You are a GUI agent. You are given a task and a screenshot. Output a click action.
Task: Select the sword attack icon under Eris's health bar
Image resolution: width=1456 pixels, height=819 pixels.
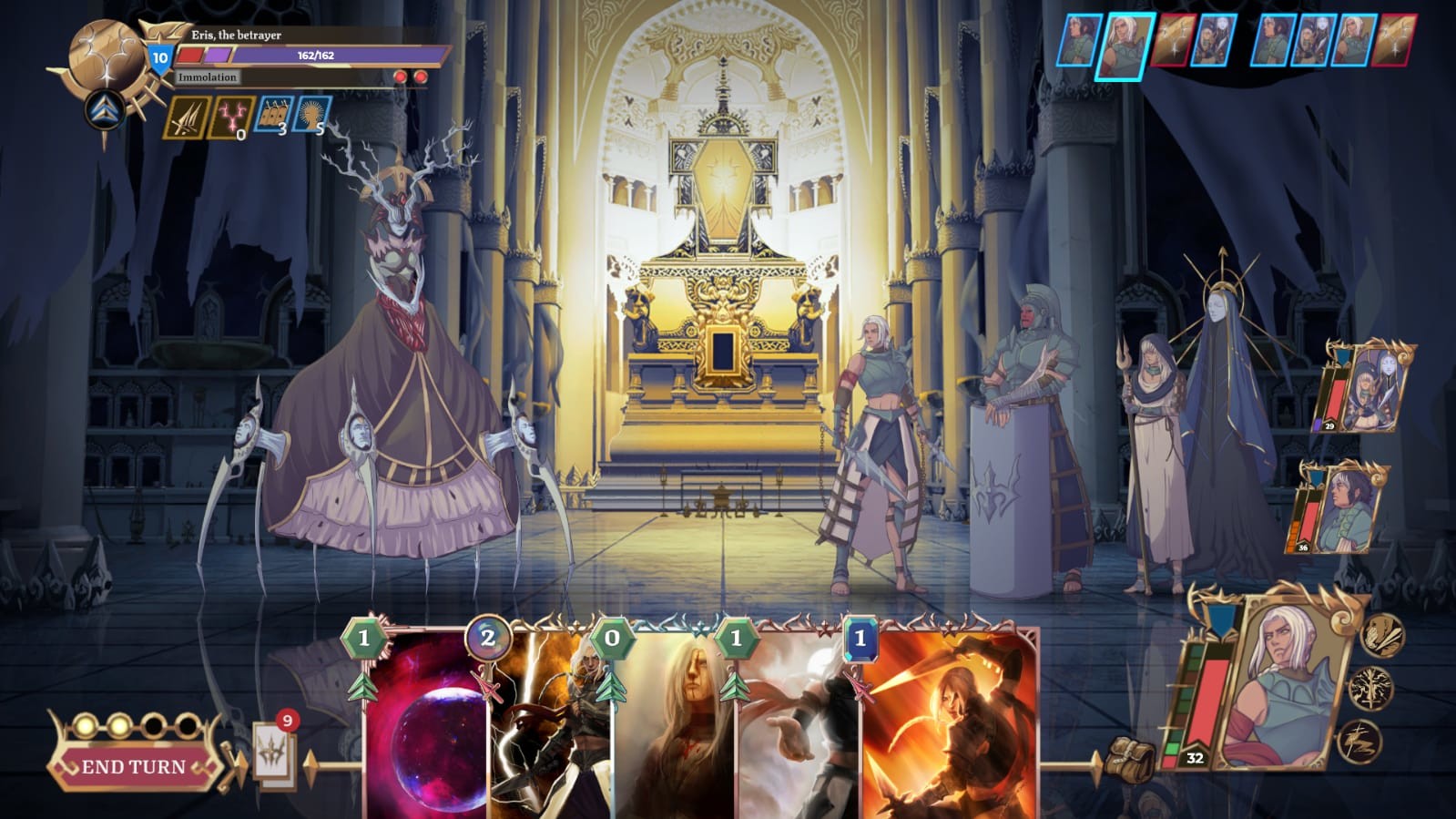click(x=187, y=117)
